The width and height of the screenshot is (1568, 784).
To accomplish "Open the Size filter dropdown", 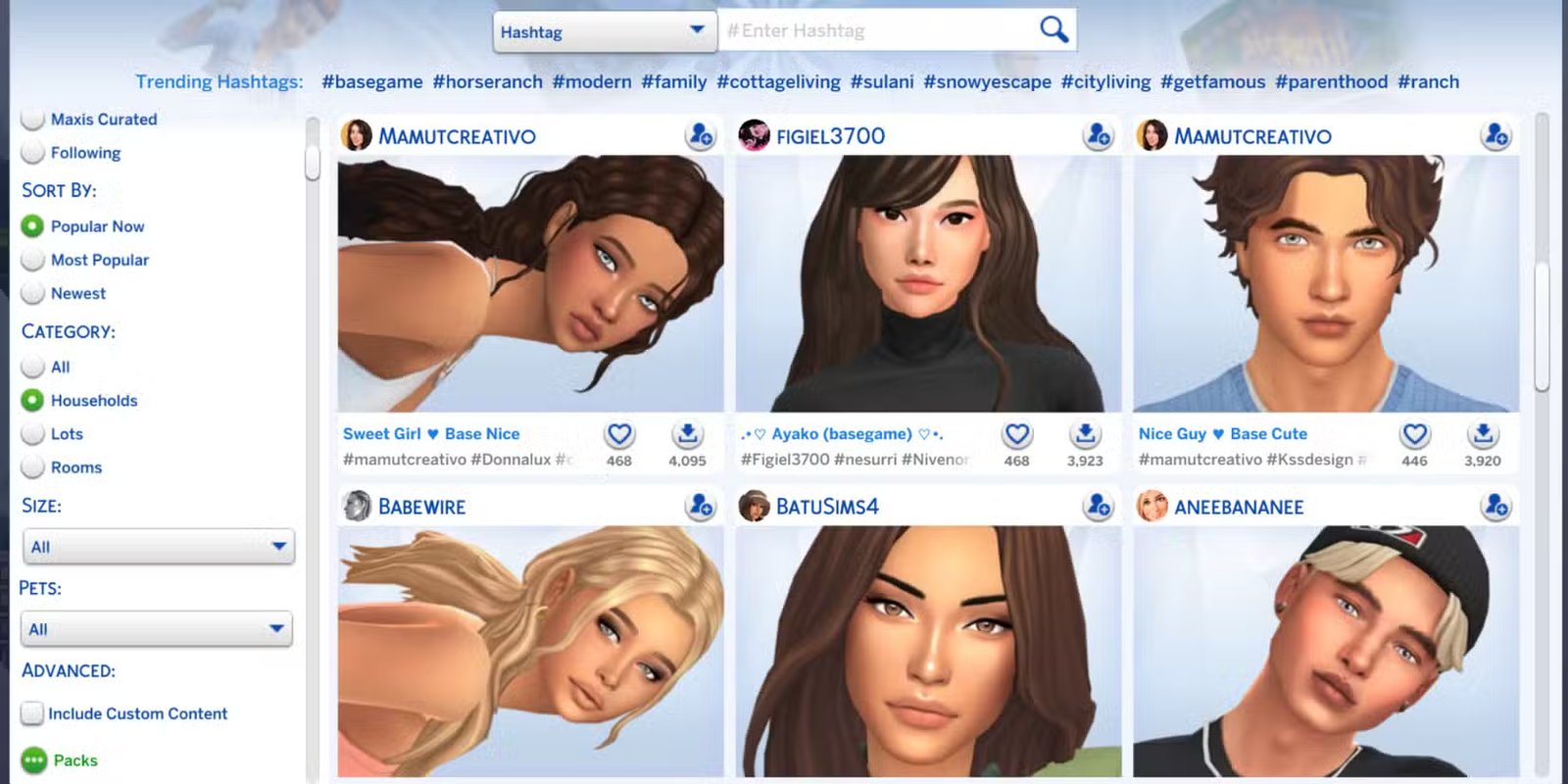I will point(158,547).
